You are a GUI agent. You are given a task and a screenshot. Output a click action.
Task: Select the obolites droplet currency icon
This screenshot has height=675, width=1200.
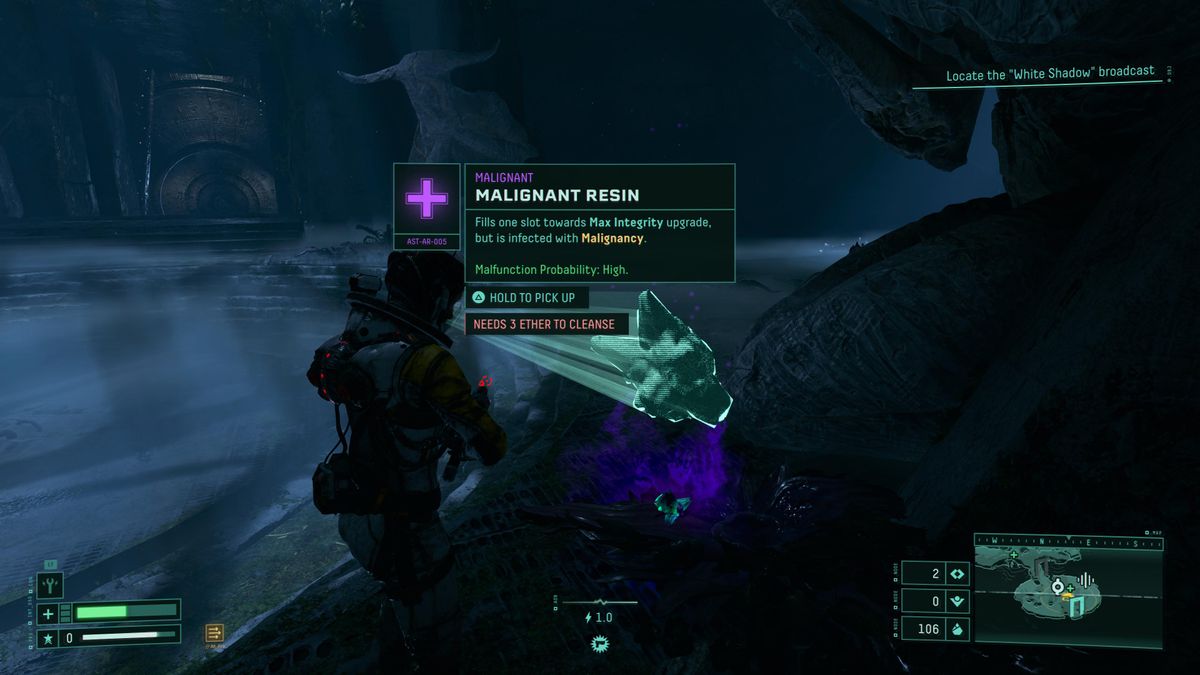coord(957,629)
